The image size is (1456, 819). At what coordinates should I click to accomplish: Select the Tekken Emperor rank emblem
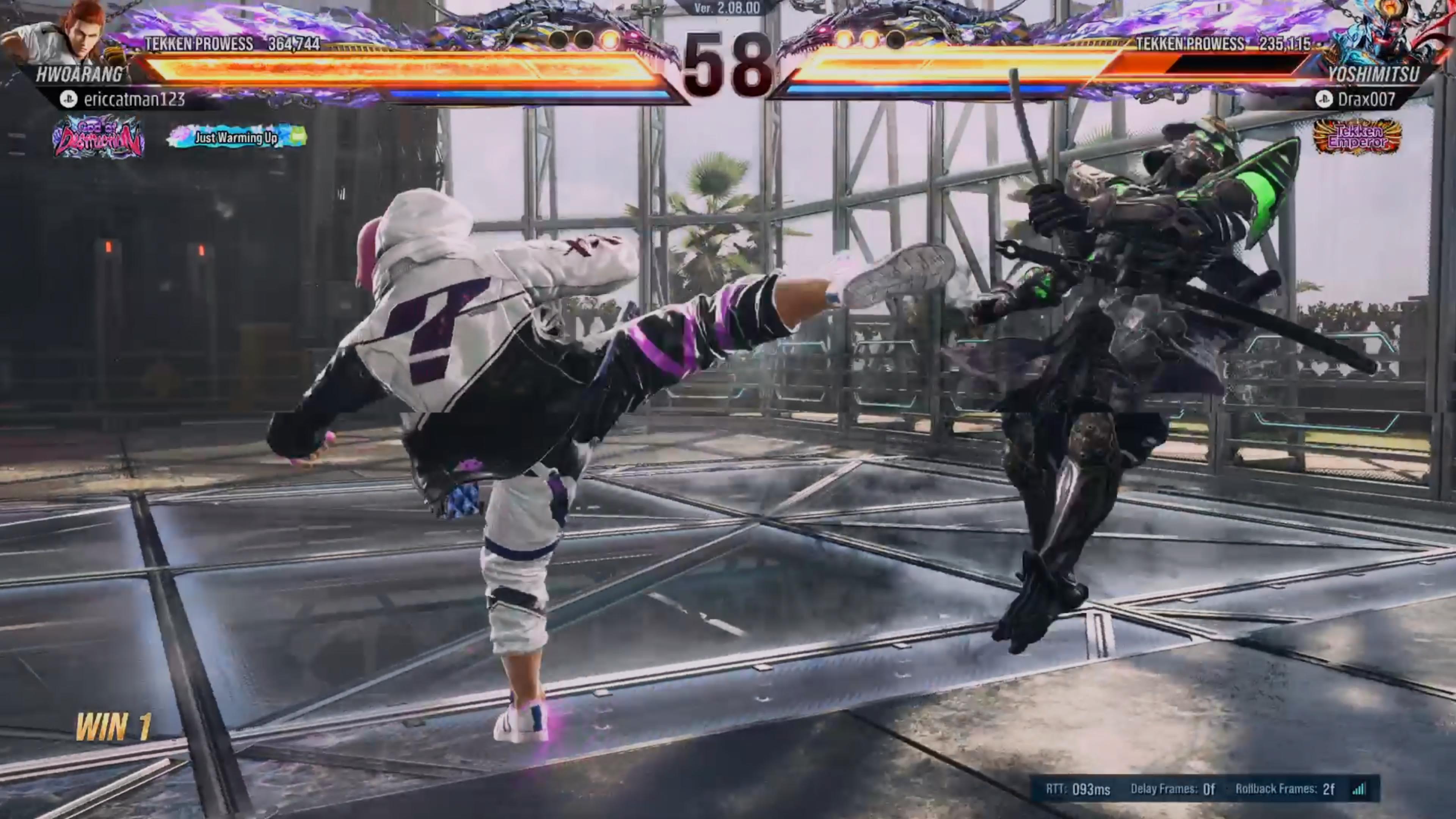pyautogui.click(x=1357, y=137)
